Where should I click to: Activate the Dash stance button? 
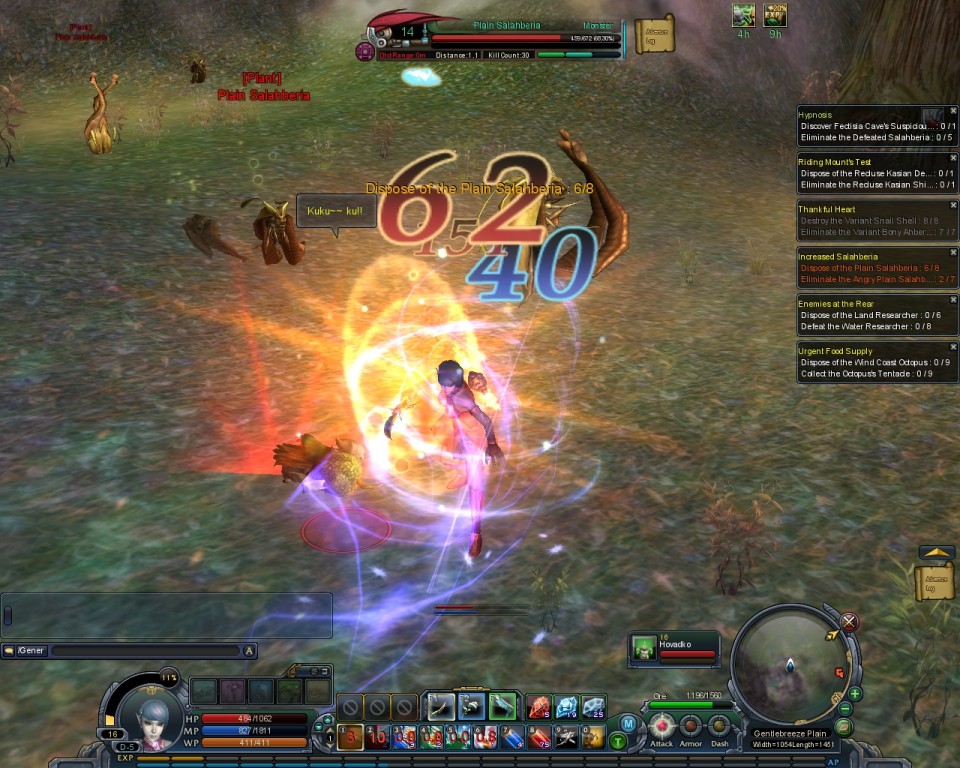[x=719, y=727]
